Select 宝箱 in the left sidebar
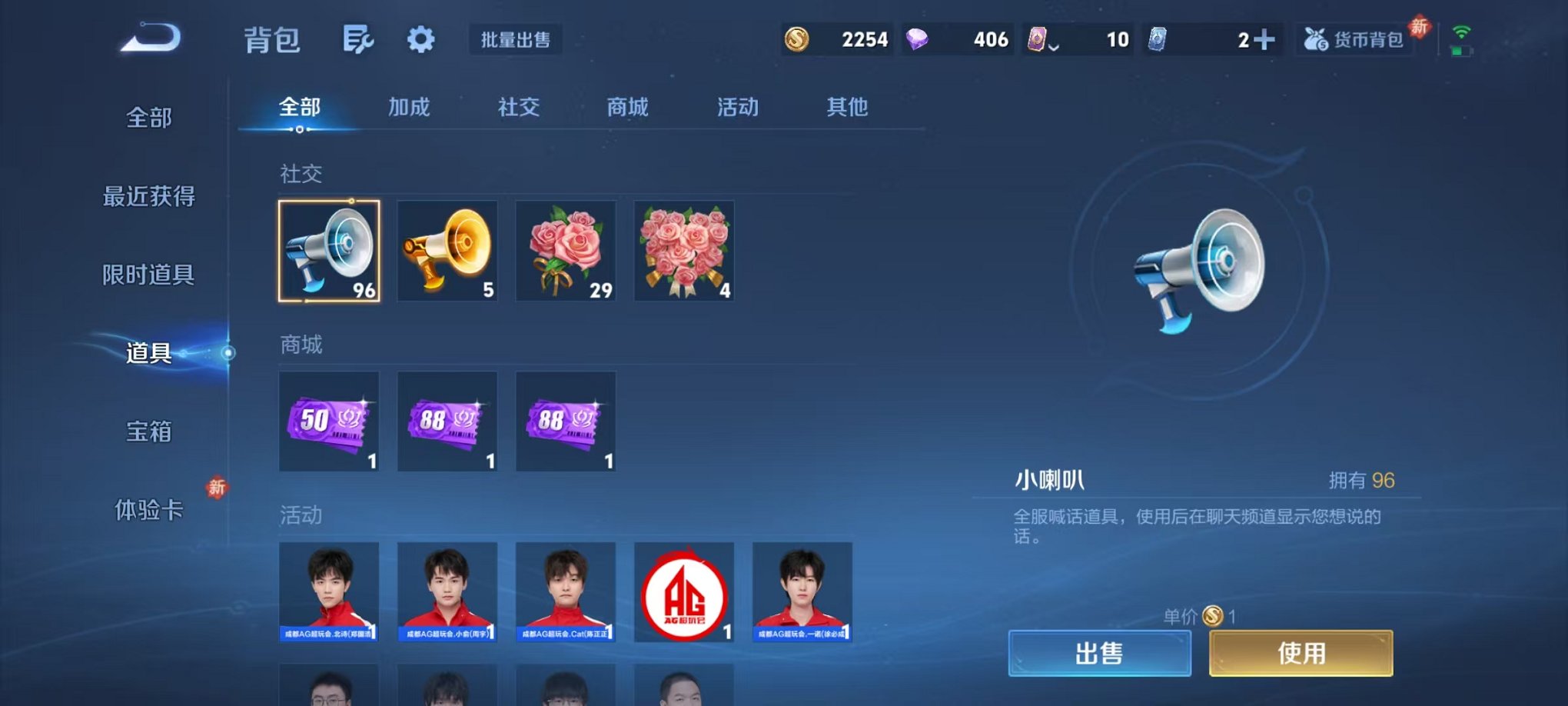 [148, 433]
